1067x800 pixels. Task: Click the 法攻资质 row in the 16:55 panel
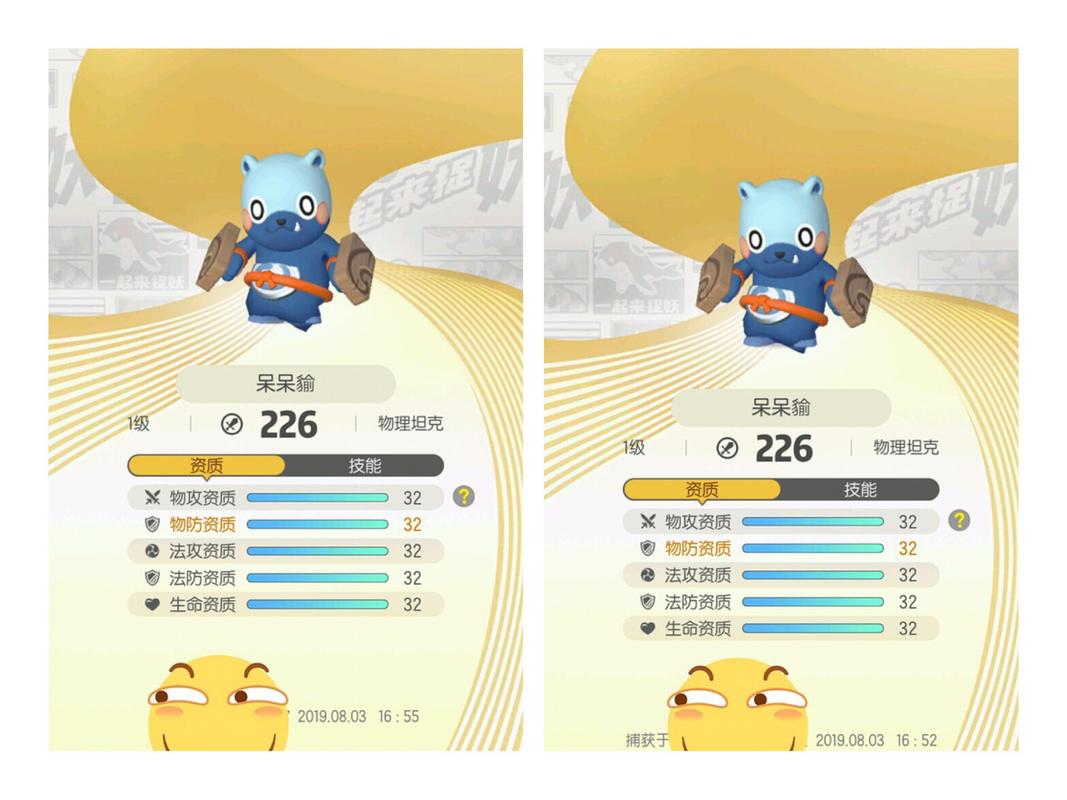(x=285, y=551)
